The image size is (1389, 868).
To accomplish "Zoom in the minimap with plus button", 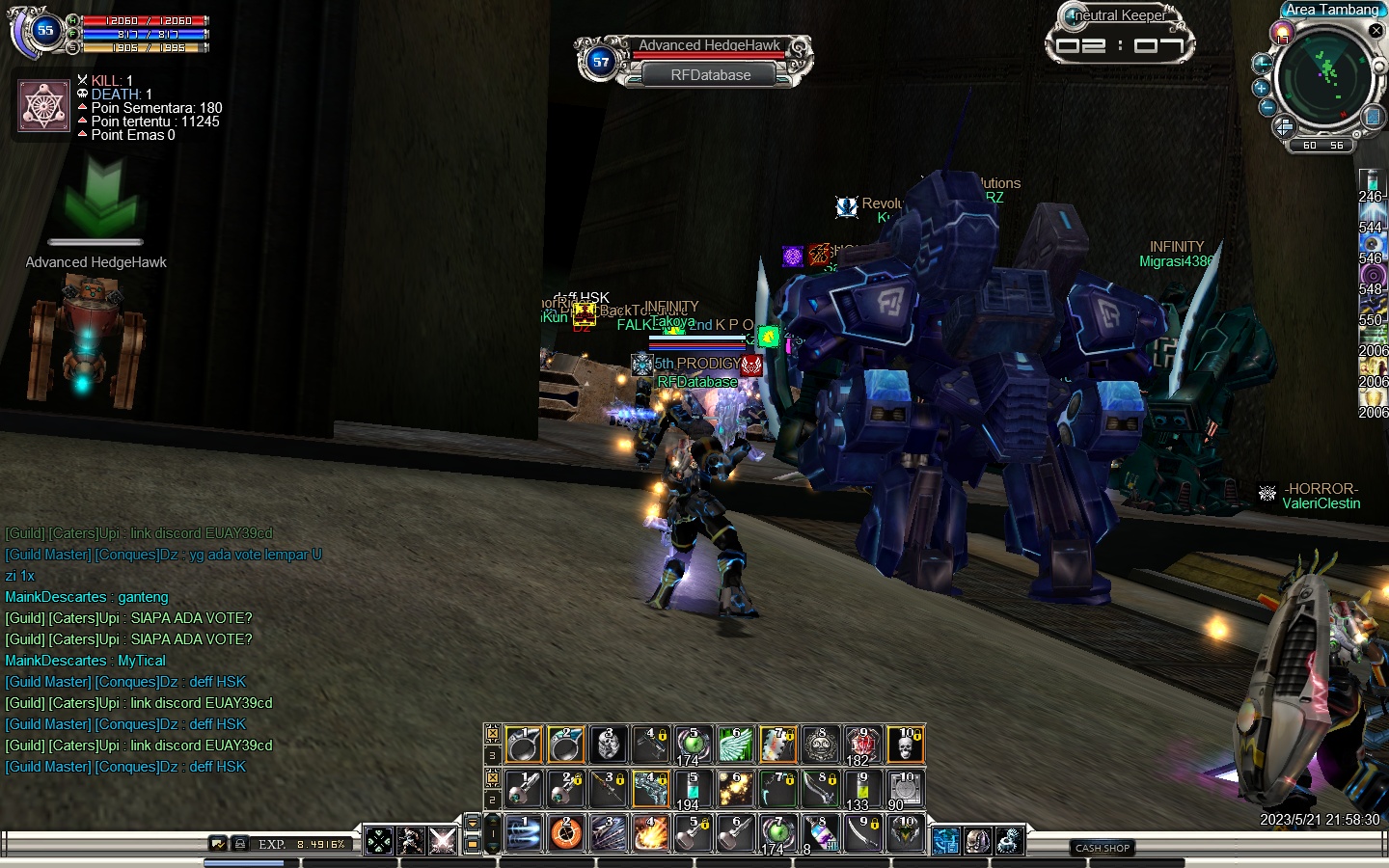I will coord(1261,88).
